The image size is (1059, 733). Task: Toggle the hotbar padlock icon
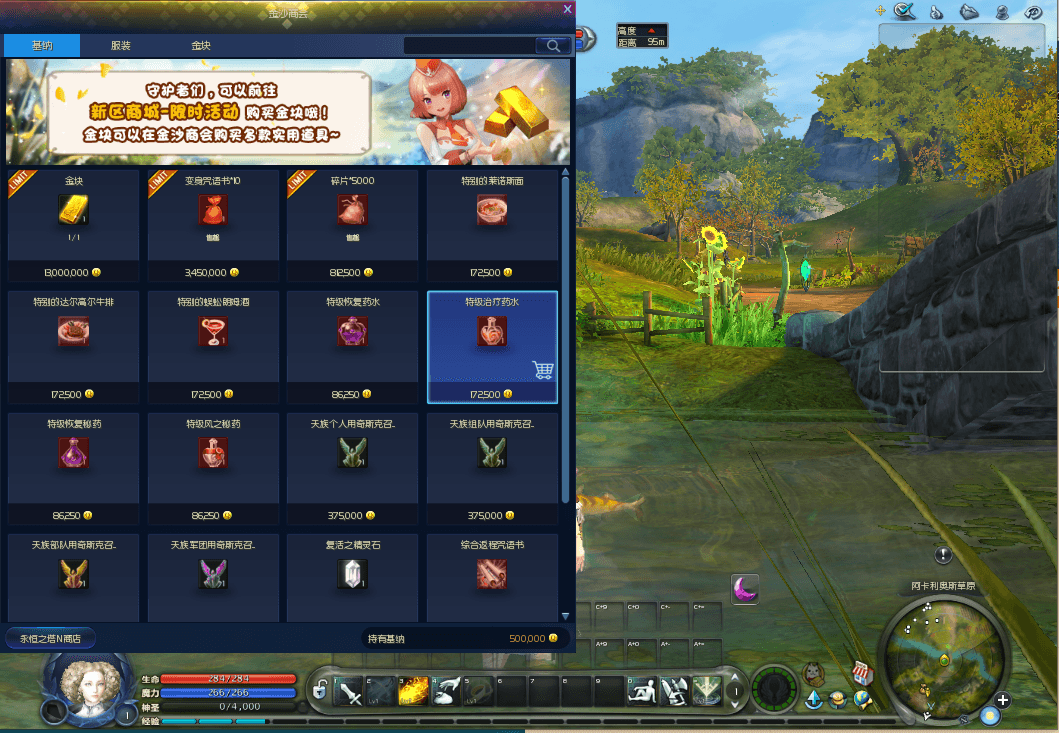tap(320, 691)
